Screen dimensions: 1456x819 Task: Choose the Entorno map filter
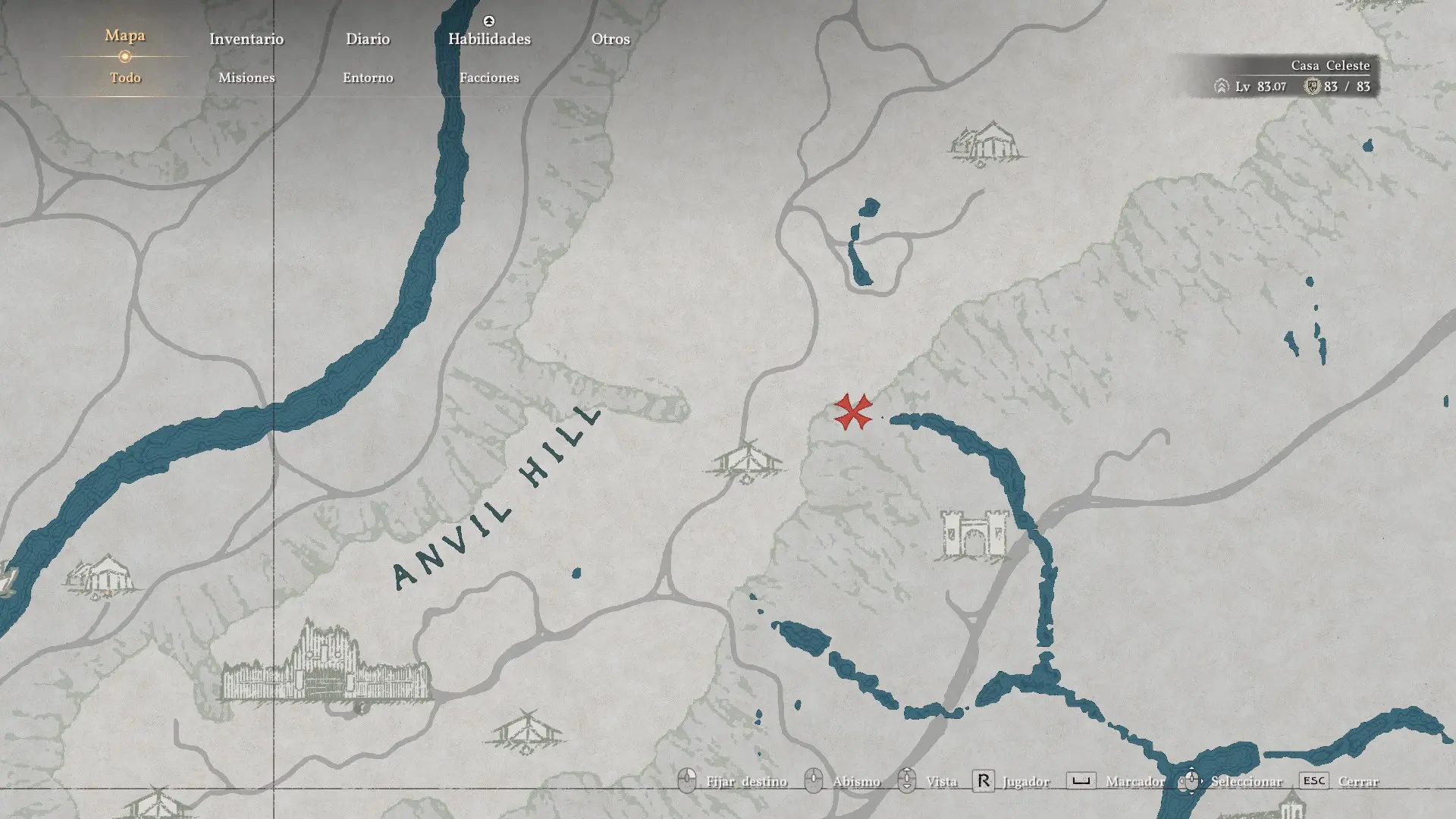coord(368,77)
